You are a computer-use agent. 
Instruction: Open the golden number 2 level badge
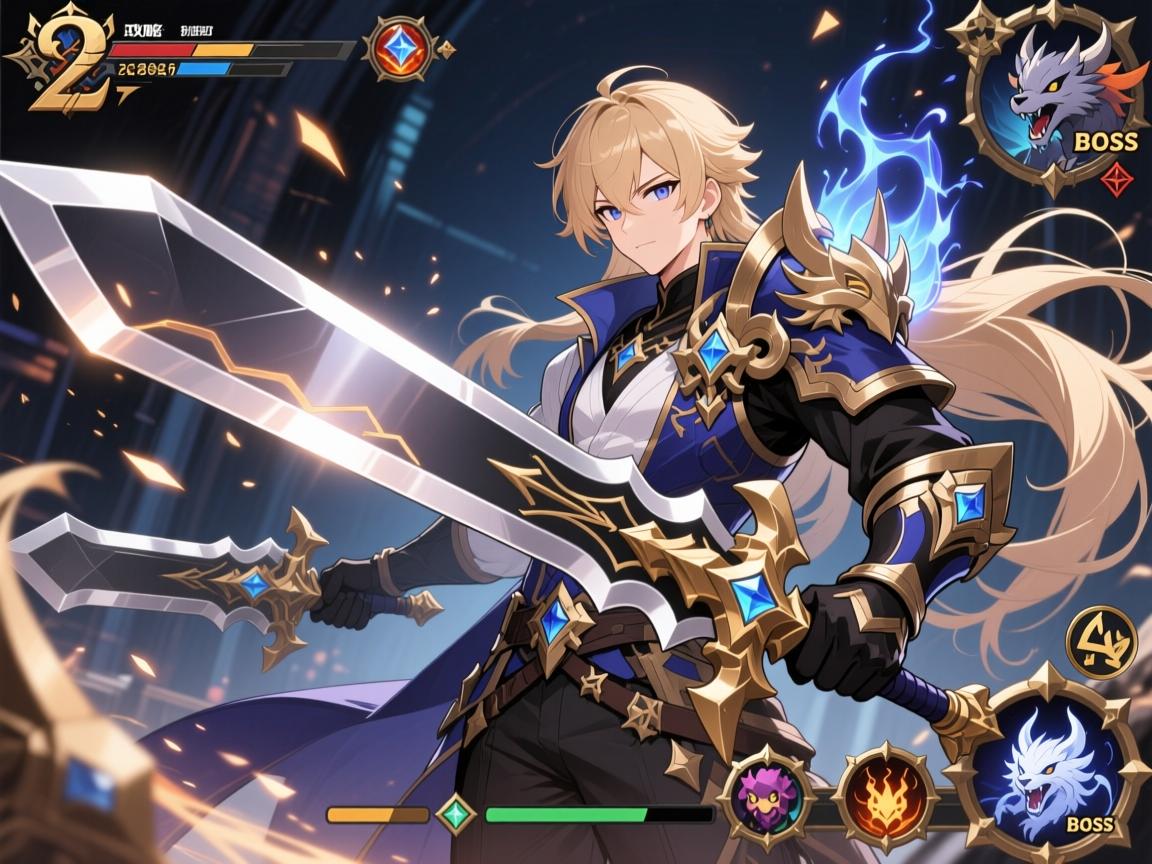[x=60, y=60]
